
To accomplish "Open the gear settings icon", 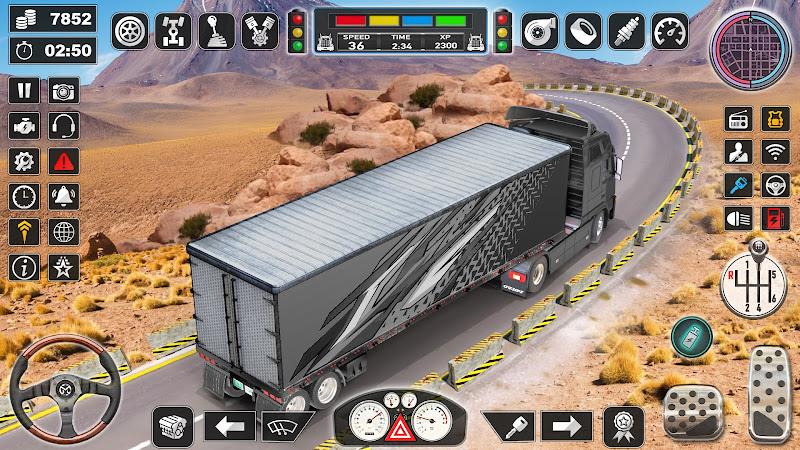I will coord(24,160).
